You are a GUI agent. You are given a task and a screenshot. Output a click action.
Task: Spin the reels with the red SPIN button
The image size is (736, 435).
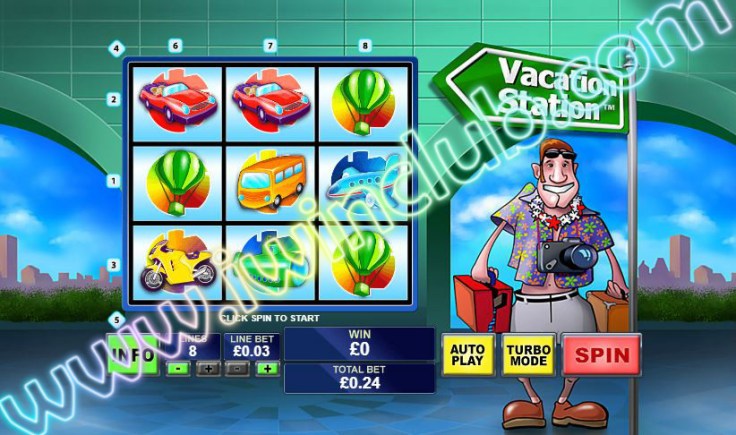602,354
